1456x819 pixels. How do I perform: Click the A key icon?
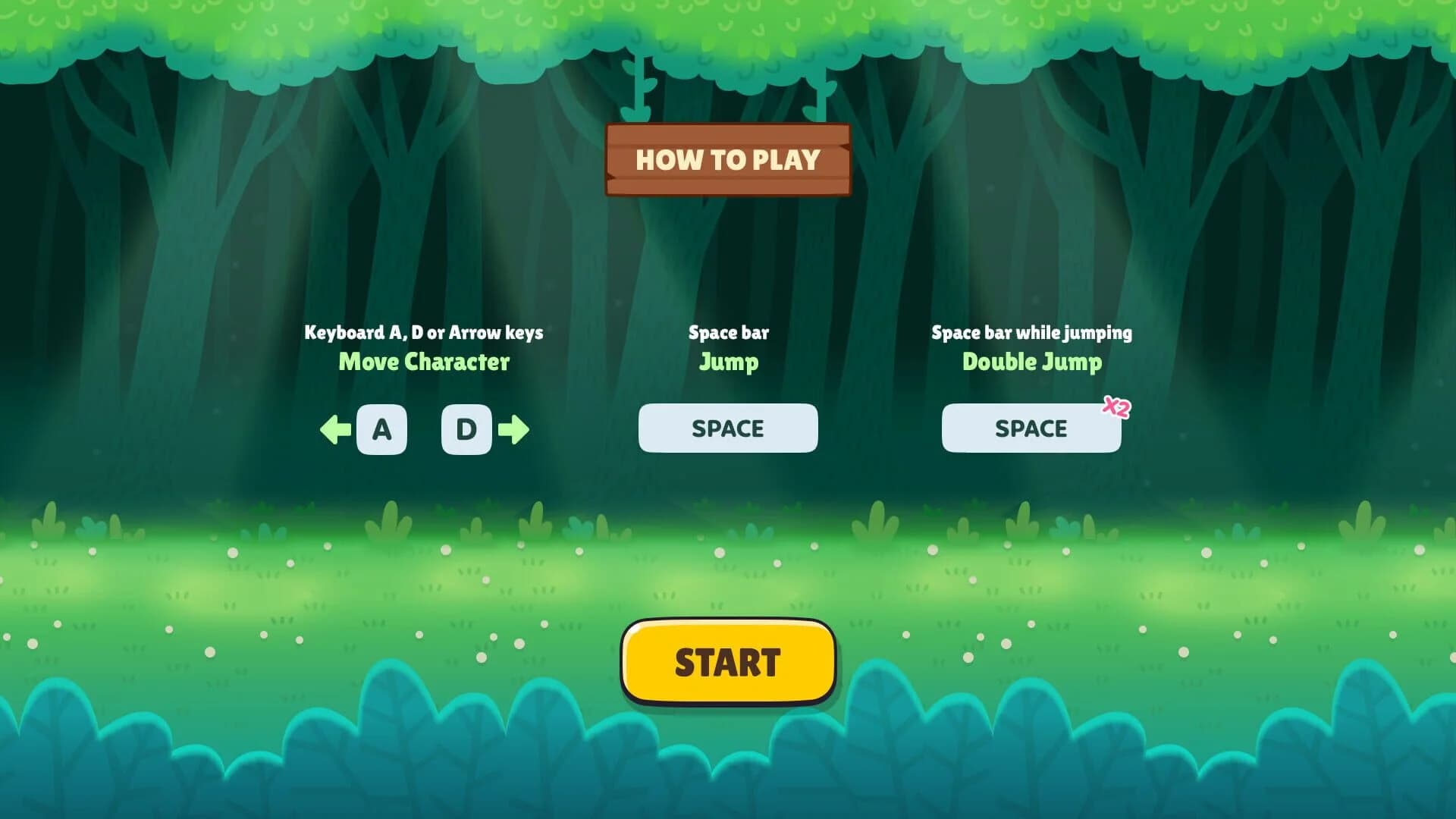click(381, 428)
